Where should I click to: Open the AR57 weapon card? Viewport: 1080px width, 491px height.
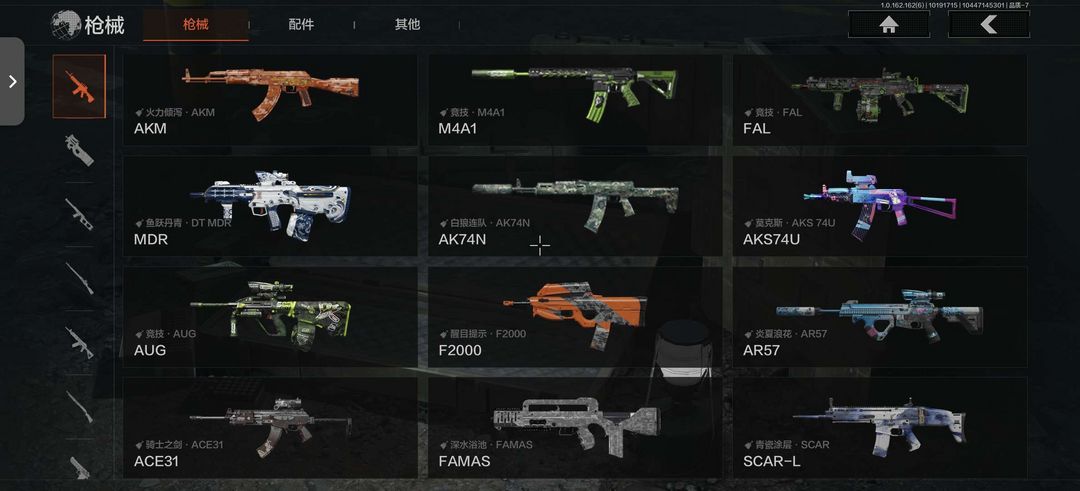pyautogui.click(x=880, y=316)
